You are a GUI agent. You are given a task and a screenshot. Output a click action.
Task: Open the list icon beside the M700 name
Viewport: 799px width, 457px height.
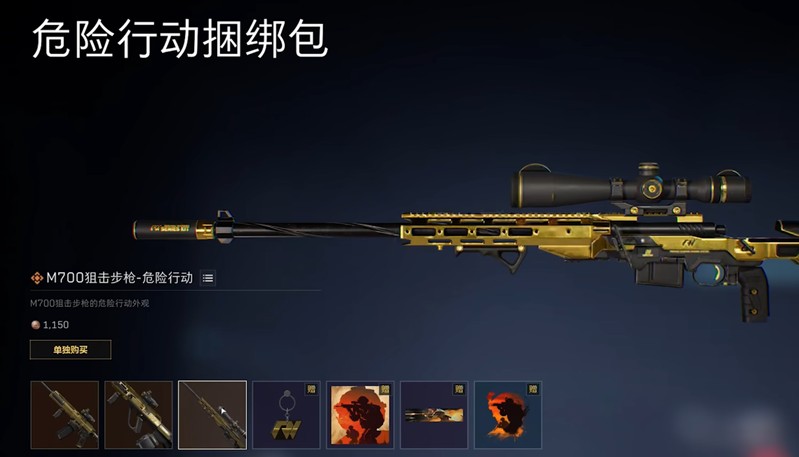[x=208, y=278]
